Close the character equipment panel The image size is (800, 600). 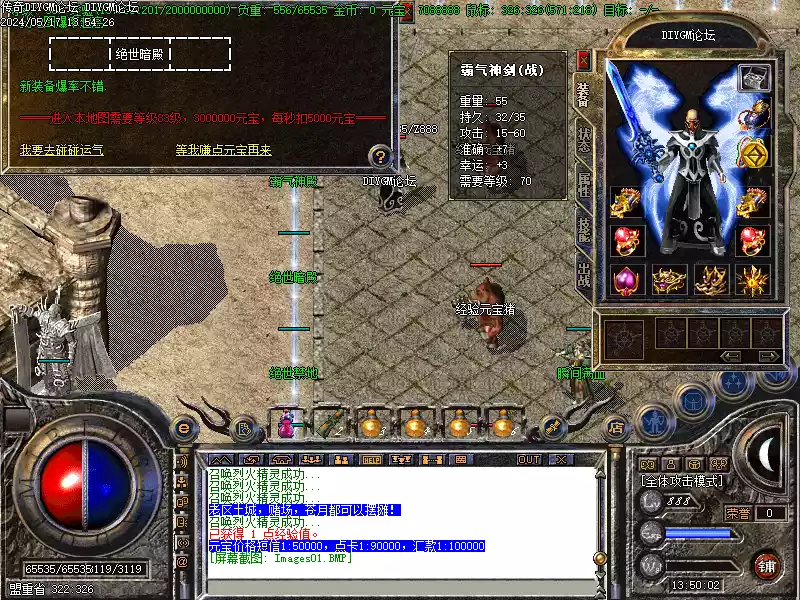[x=583, y=60]
